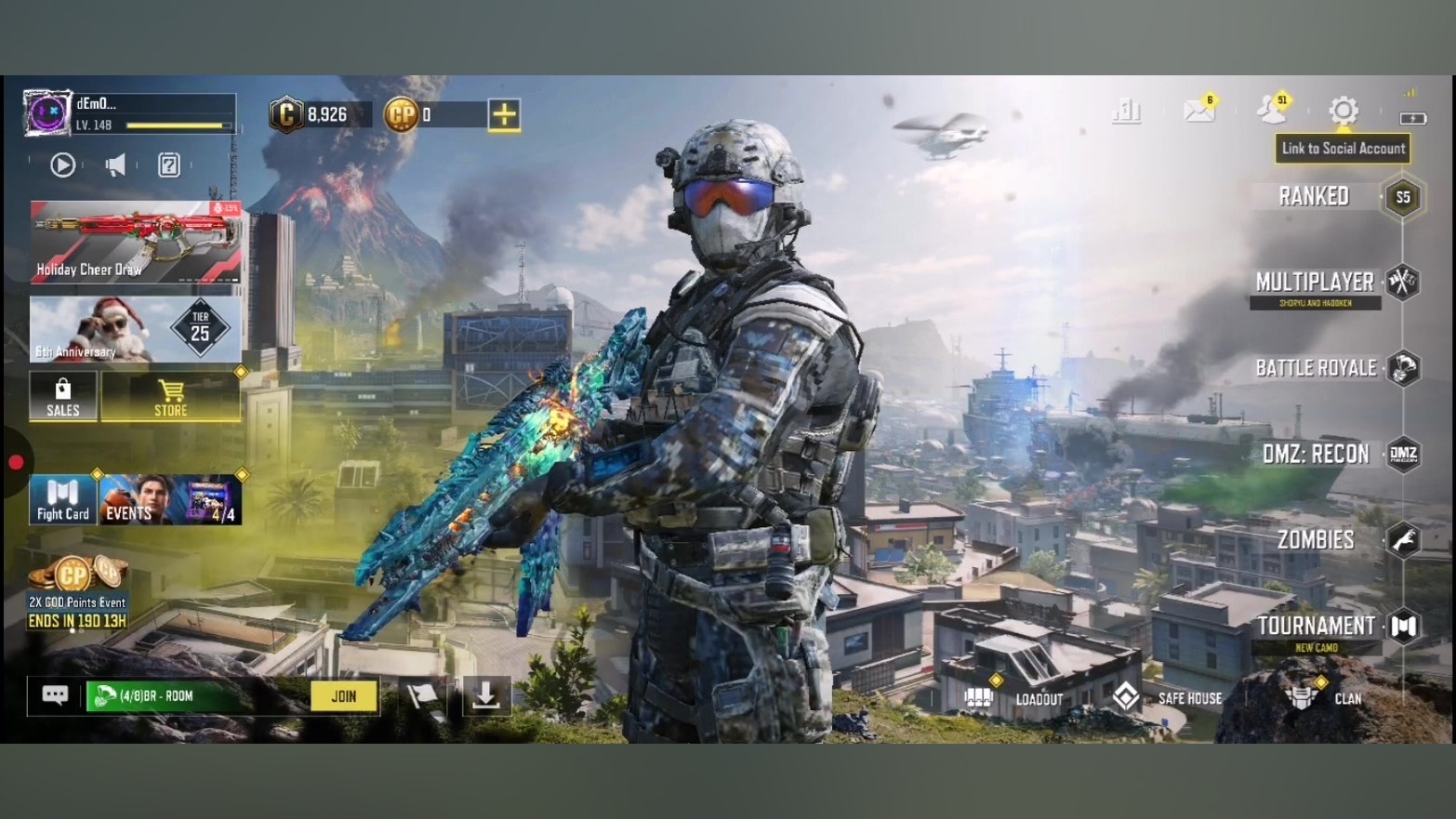1456x819 pixels.
Task: Open the Sales shop
Action: pyautogui.click(x=62, y=397)
